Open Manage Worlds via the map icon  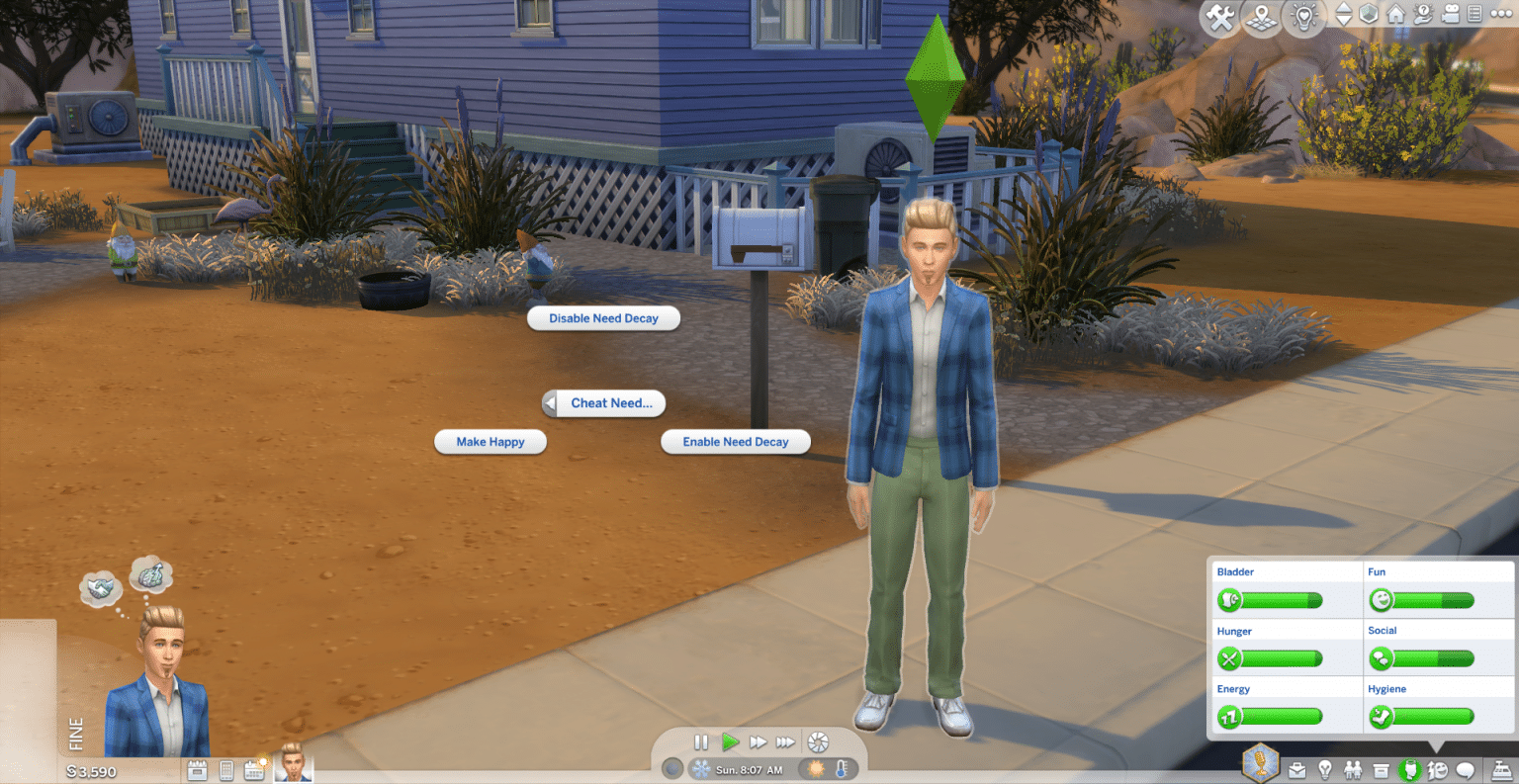(x=1262, y=17)
